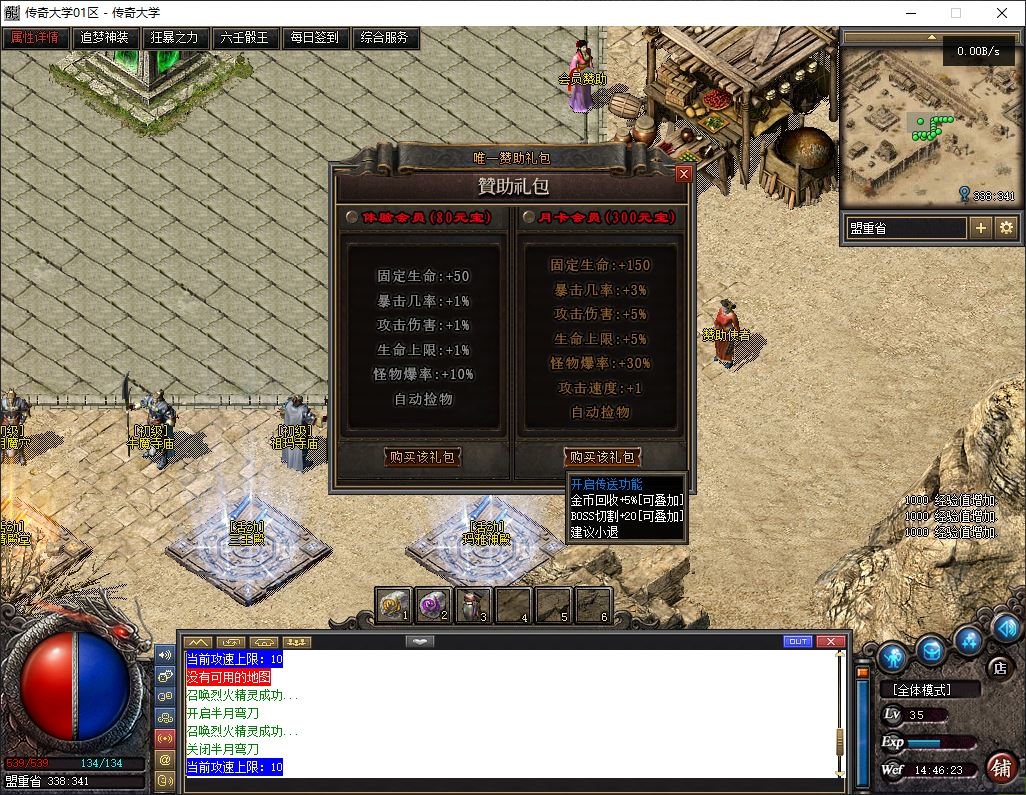Image resolution: width=1026 pixels, height=795 pixels.
Task: Open the red 铺 store button
Action: click(1000, 767)
